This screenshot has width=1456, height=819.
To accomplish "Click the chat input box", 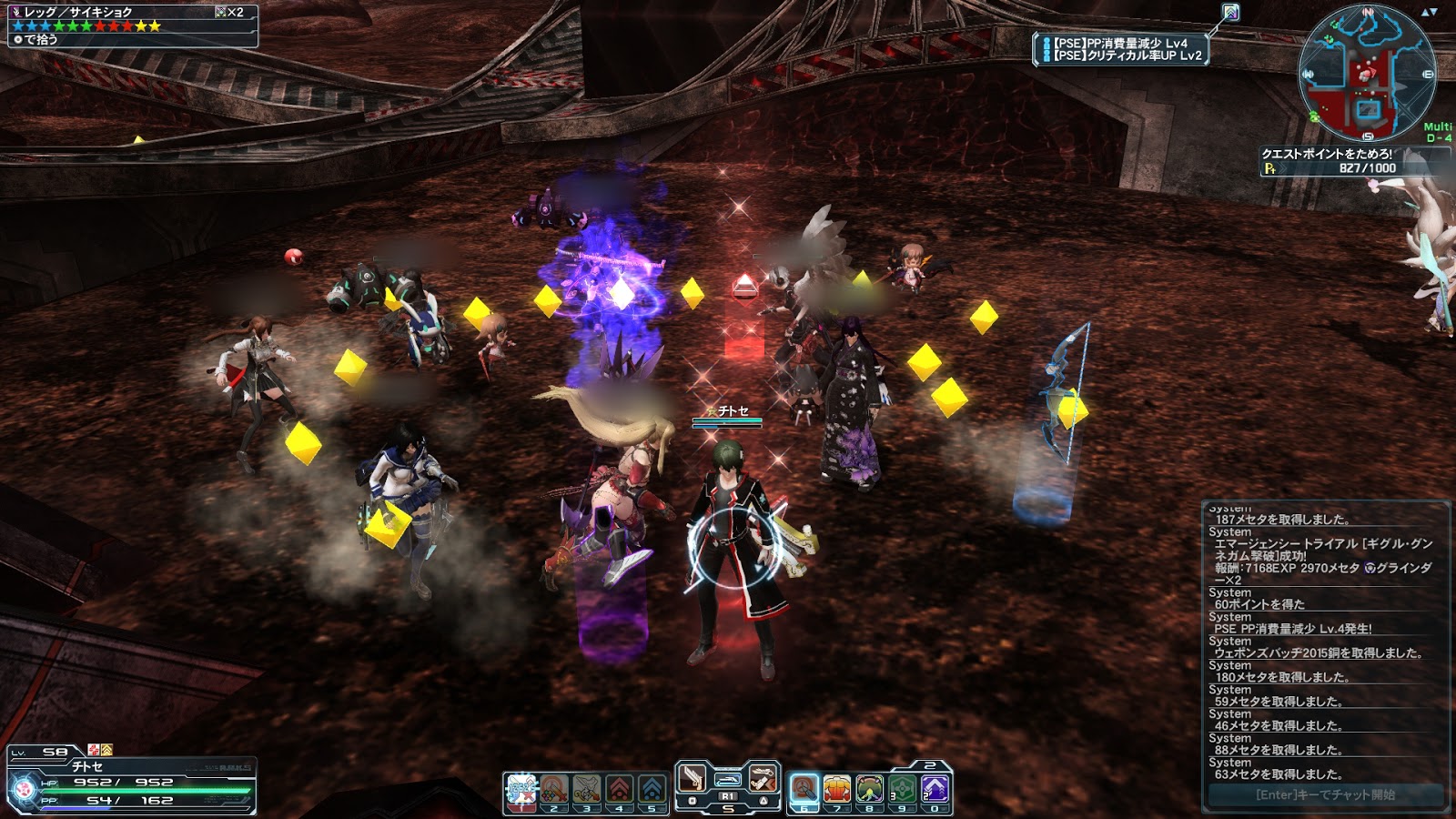I will click(x=1325, y=795).
